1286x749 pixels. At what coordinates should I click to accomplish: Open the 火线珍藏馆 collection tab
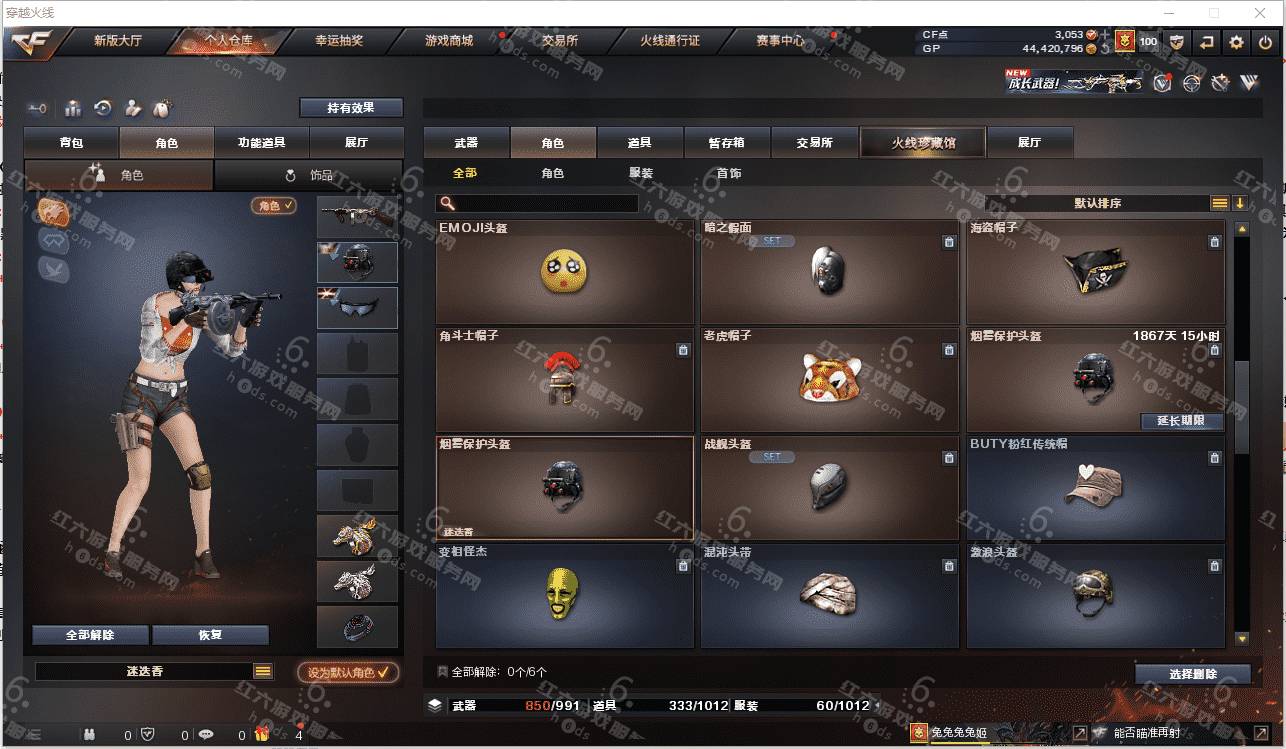pyautogui.click(x=923, y=143)
